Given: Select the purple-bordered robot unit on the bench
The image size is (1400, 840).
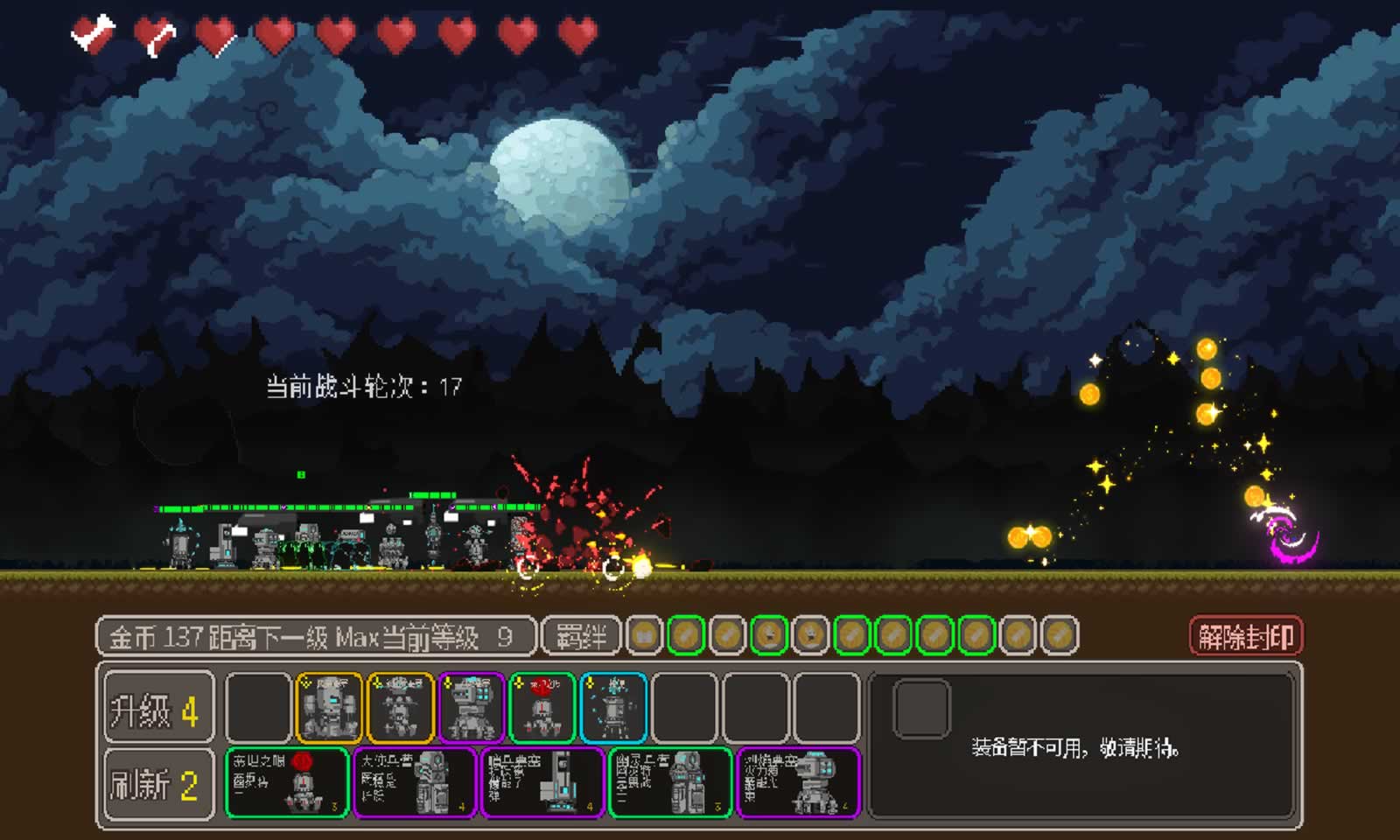Looking at the screenshot, I should pyautogui.click(x=471, y=706).
